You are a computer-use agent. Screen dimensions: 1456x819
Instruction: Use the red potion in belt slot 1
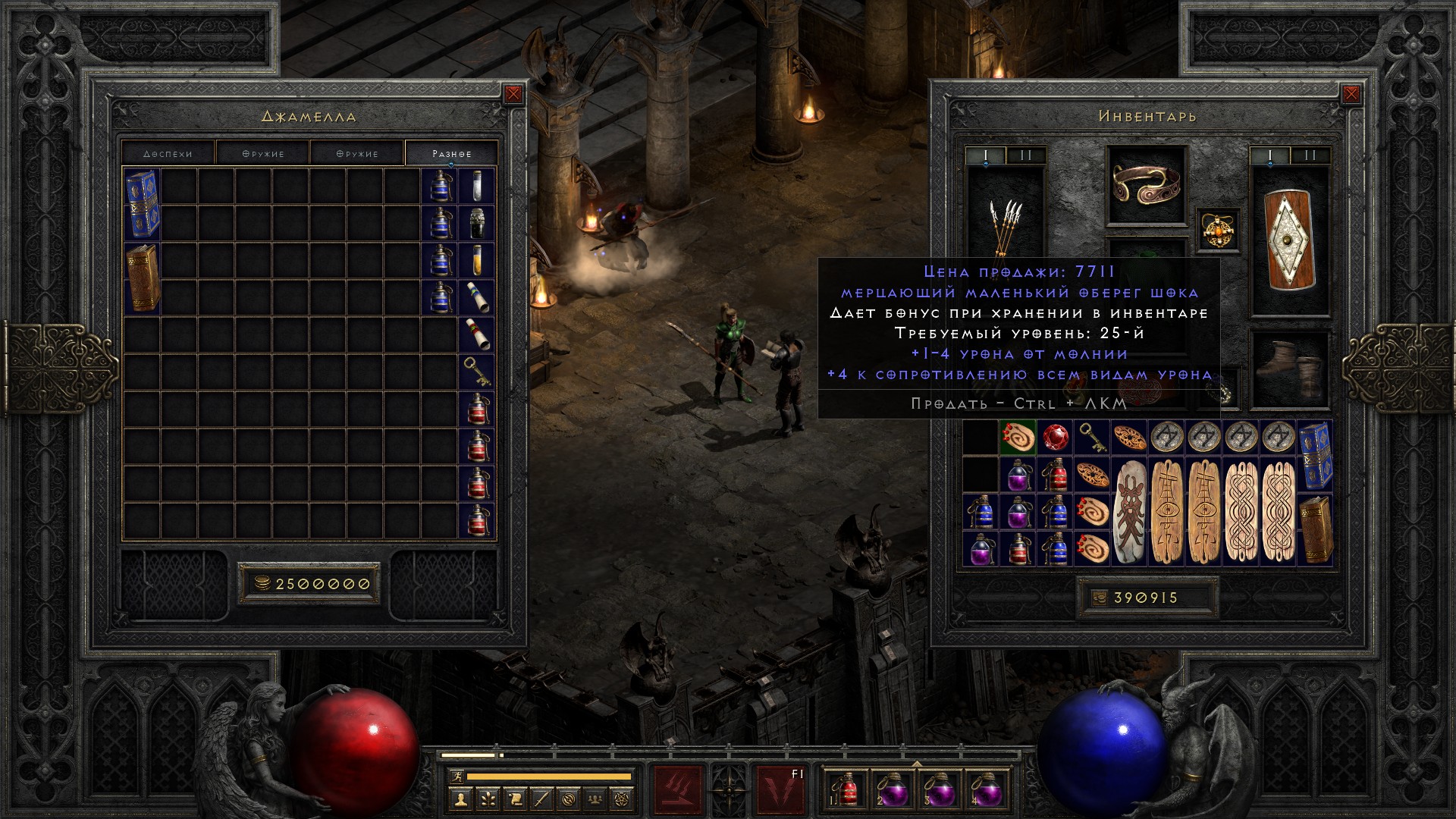pos(847,789)
